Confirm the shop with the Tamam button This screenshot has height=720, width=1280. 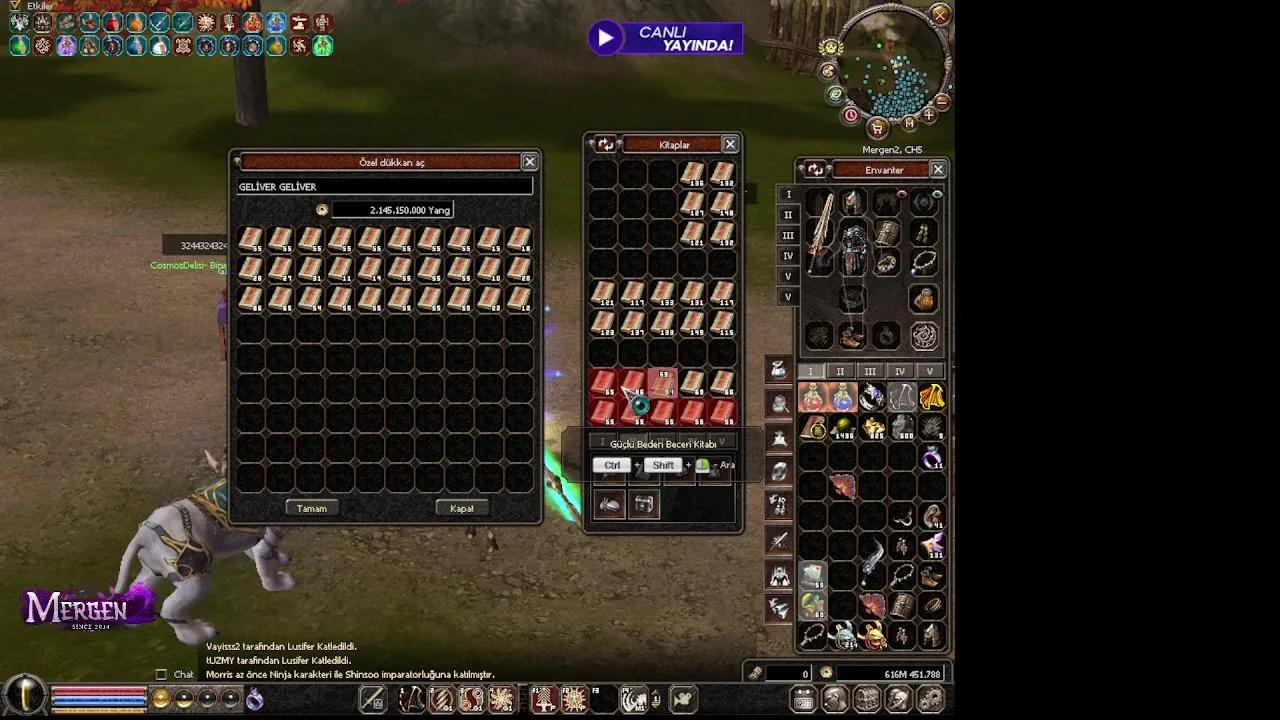point(312,508)
